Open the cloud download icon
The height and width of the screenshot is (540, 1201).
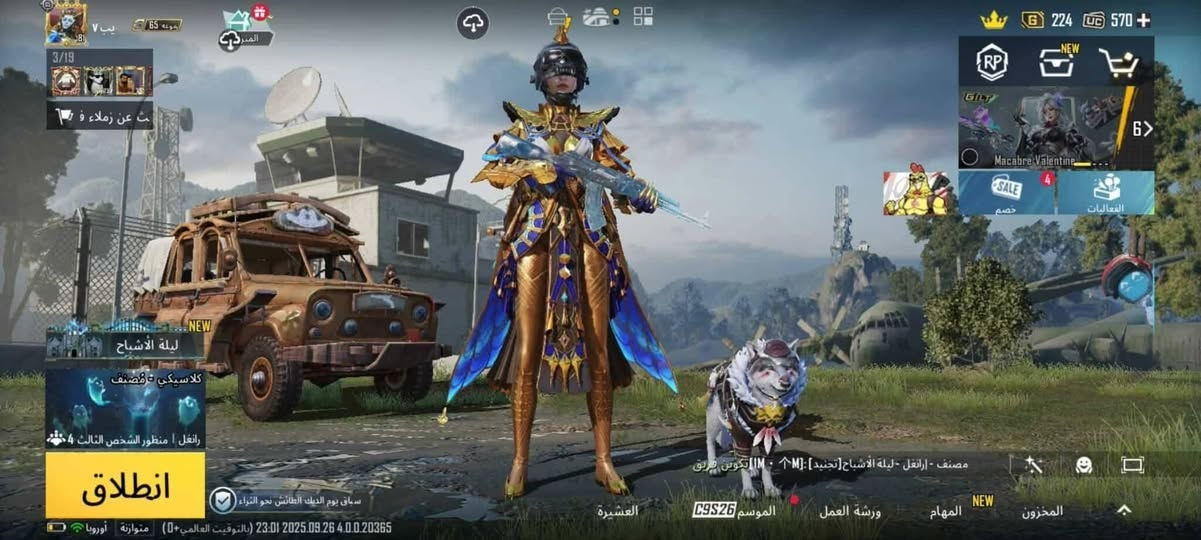pos(473,22)
